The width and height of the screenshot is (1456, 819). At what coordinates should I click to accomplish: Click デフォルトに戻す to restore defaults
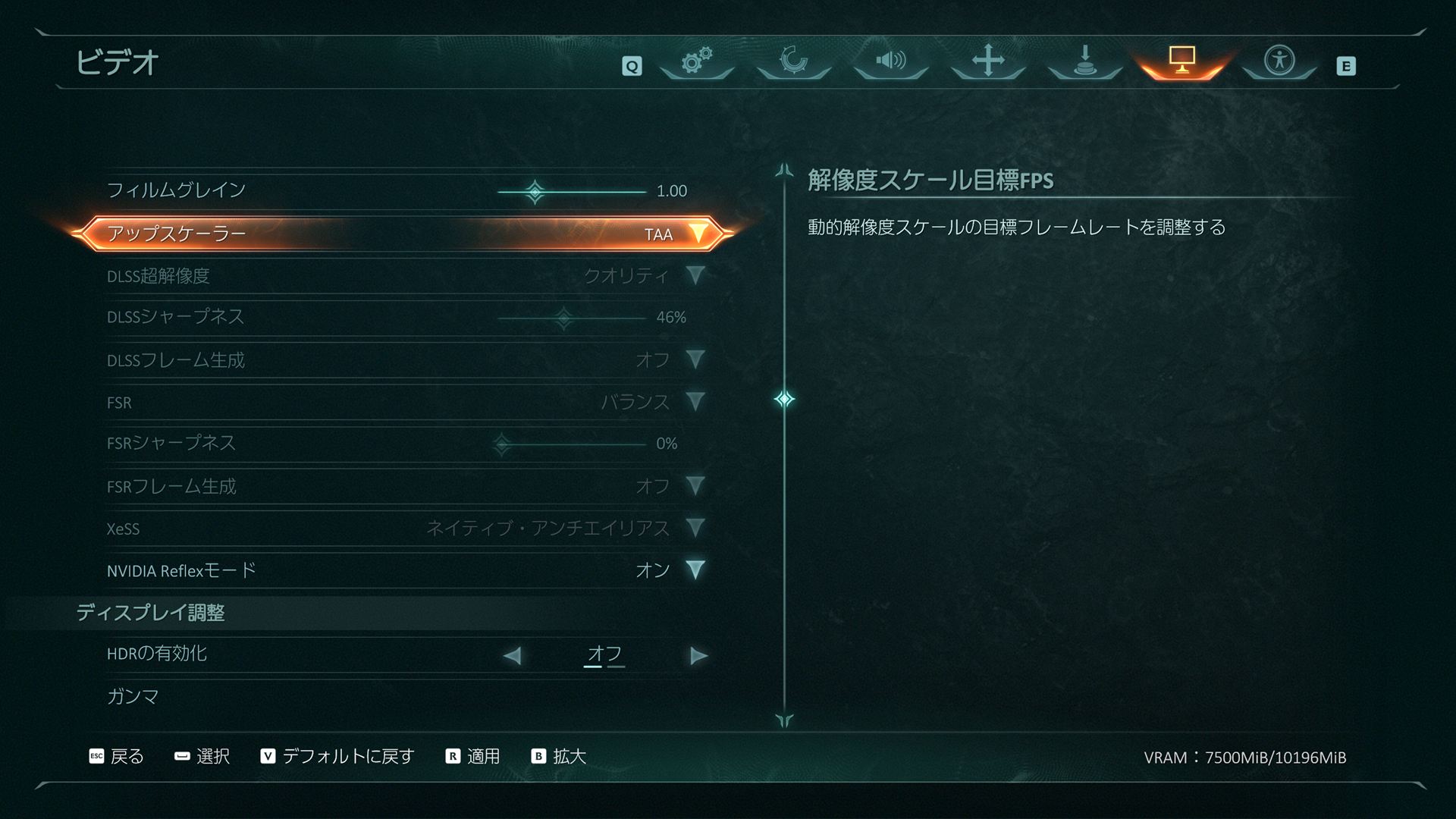(337, 756)
